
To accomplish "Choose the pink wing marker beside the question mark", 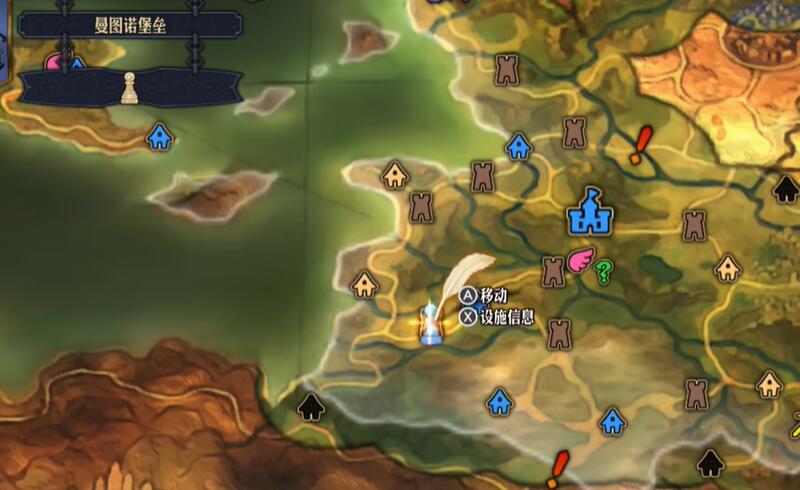I will point(580,261).
